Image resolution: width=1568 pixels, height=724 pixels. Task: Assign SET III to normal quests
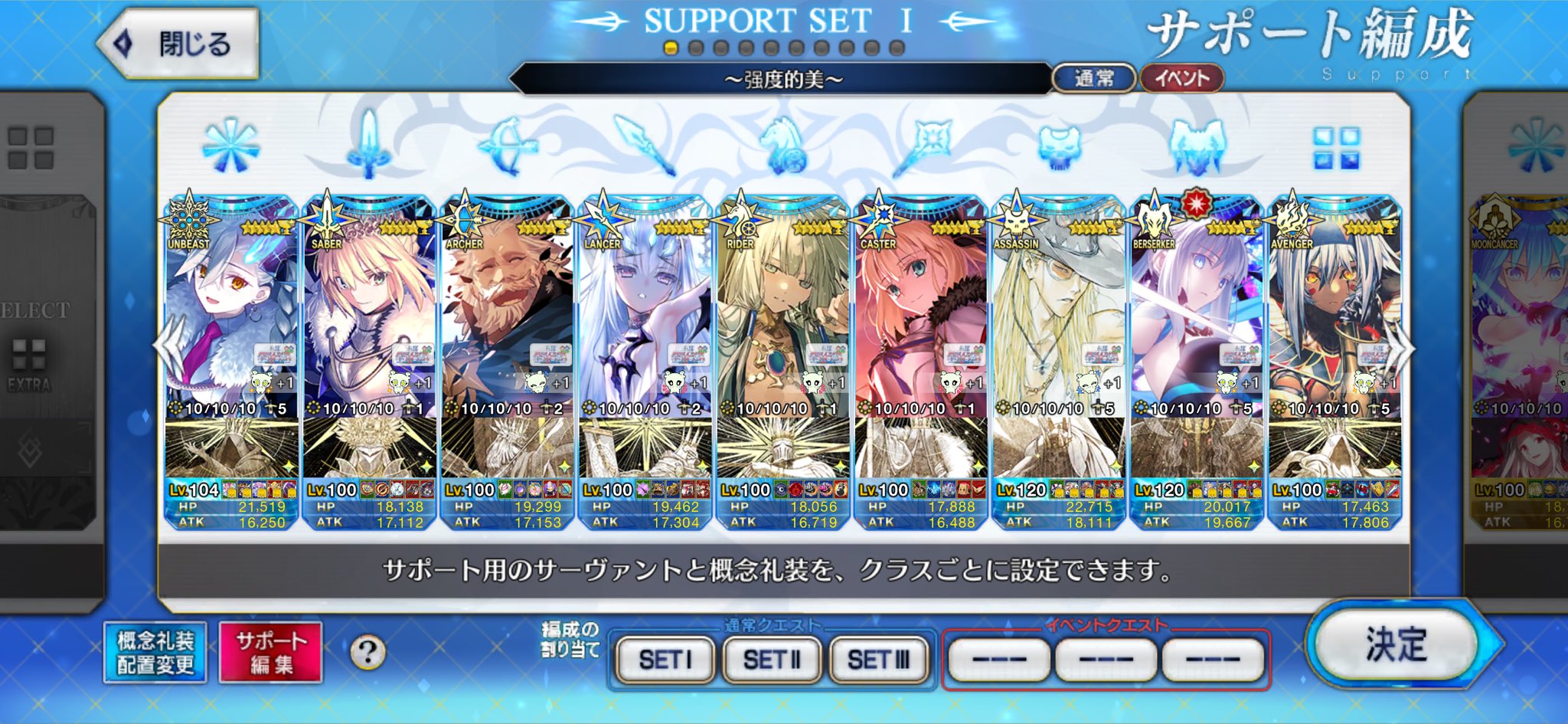(x=879, y=659)
